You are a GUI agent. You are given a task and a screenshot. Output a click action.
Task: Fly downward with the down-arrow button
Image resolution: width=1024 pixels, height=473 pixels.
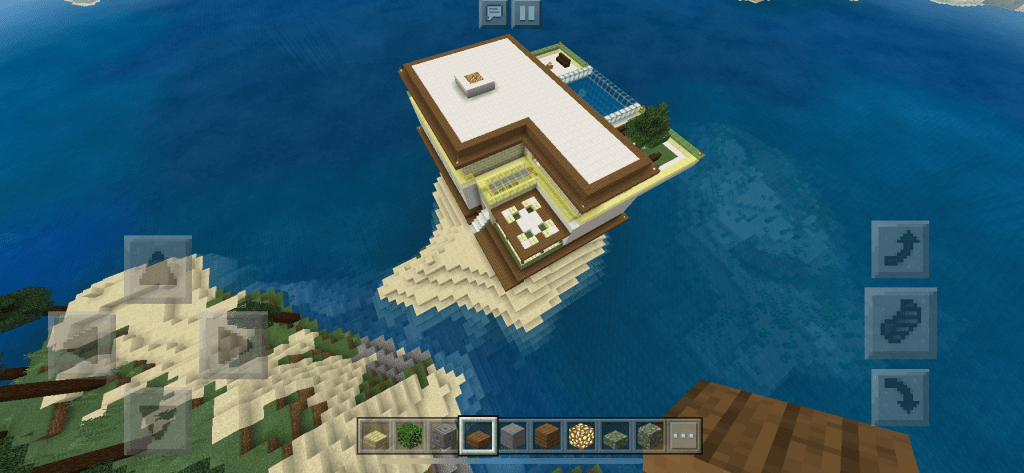pos(900,397)
